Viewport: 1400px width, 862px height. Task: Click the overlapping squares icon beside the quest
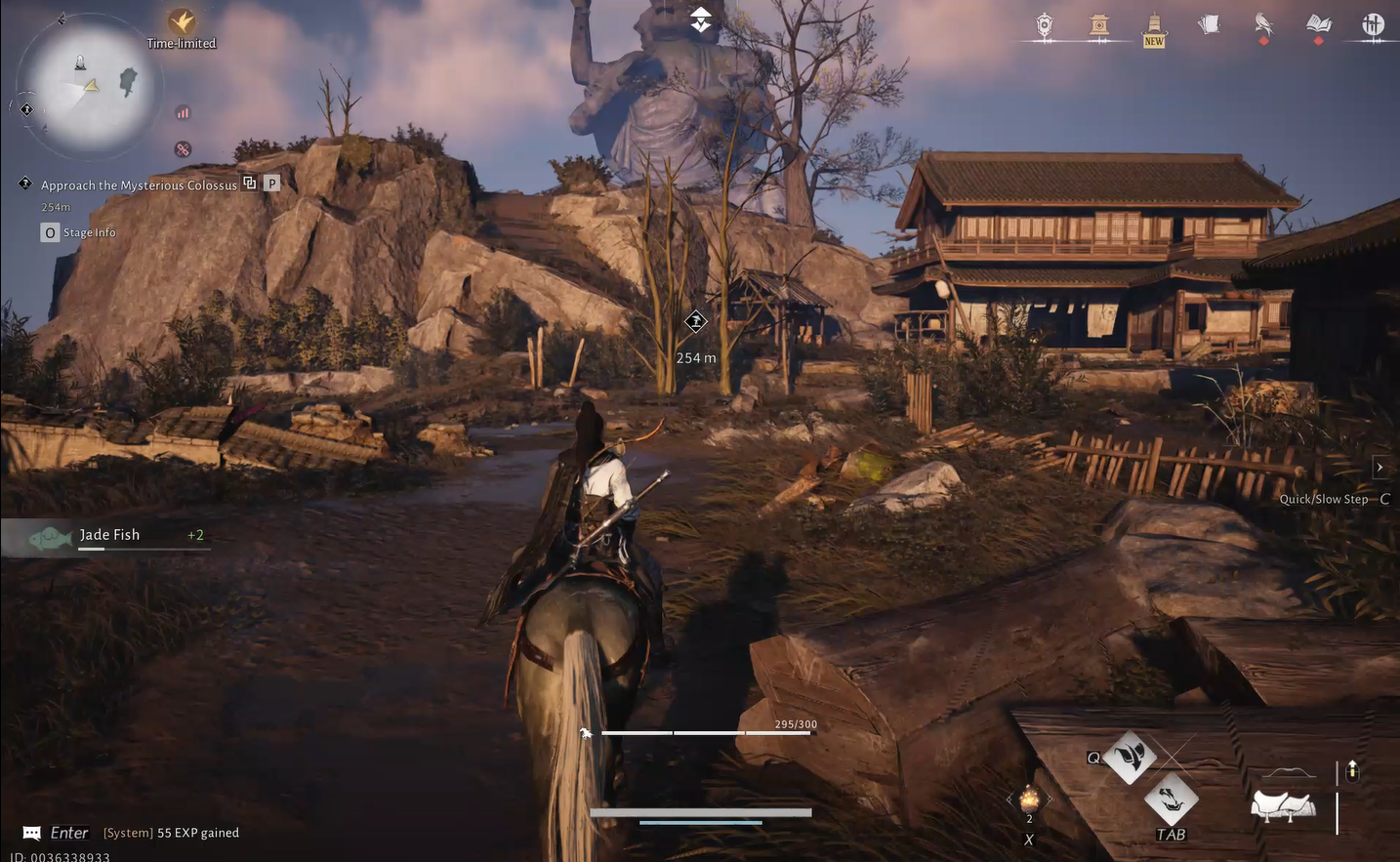click(250, 183)
